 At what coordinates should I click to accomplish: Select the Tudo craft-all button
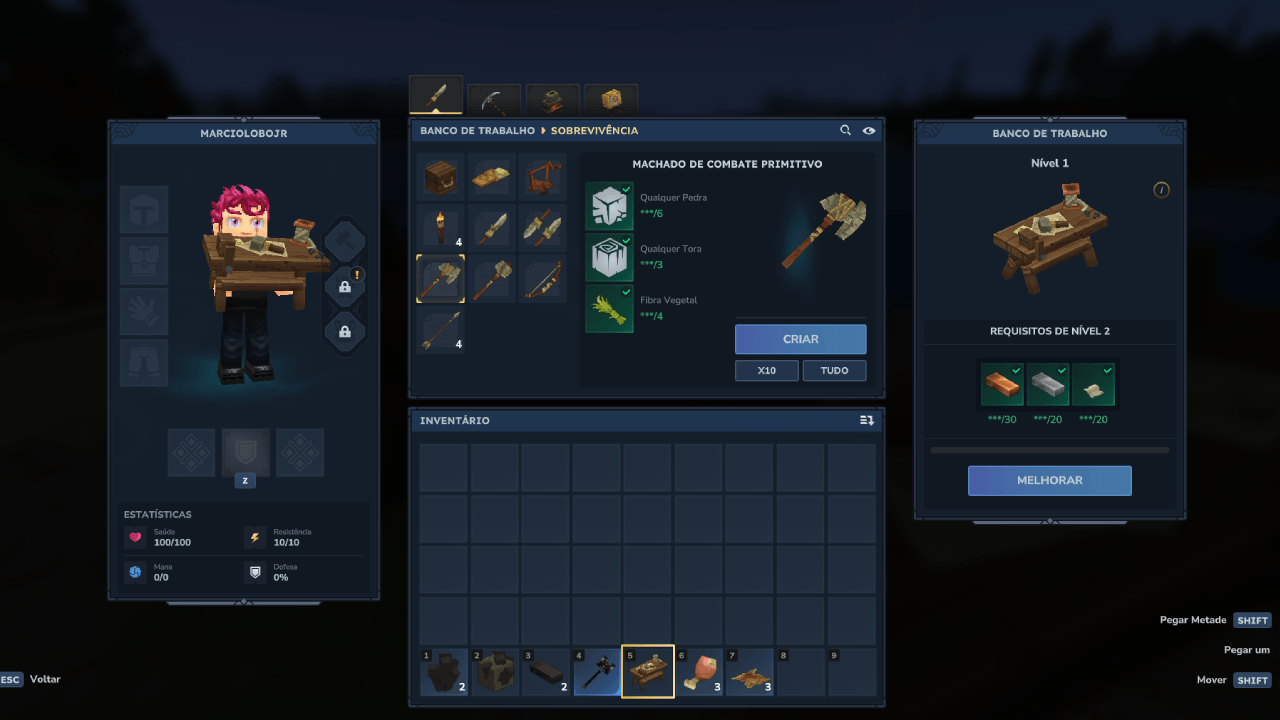pyautogui.click(x=834, y=370)
